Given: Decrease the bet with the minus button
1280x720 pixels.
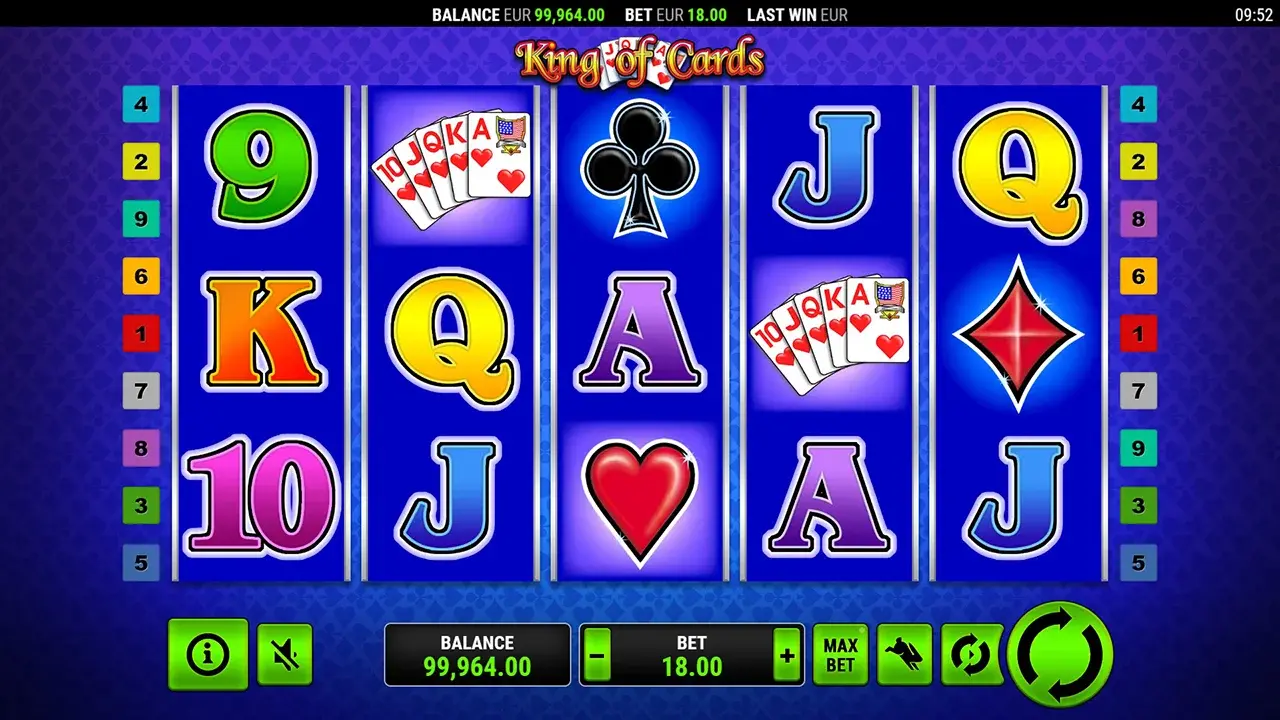Looking at the screenshot, I should pos(595,655).
